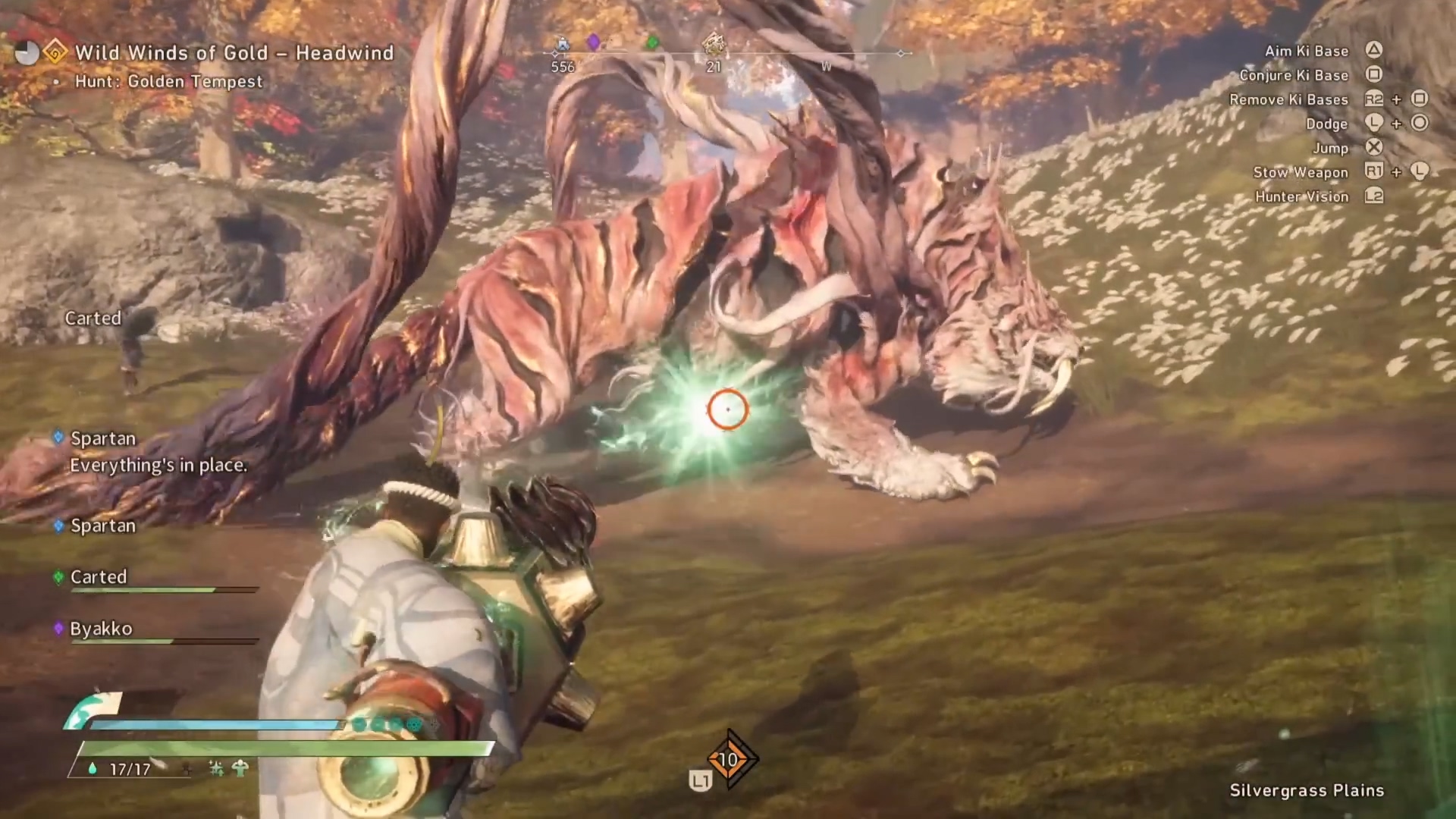Select the item slot showing 10

pyautogui.click(x=728, y=759)
